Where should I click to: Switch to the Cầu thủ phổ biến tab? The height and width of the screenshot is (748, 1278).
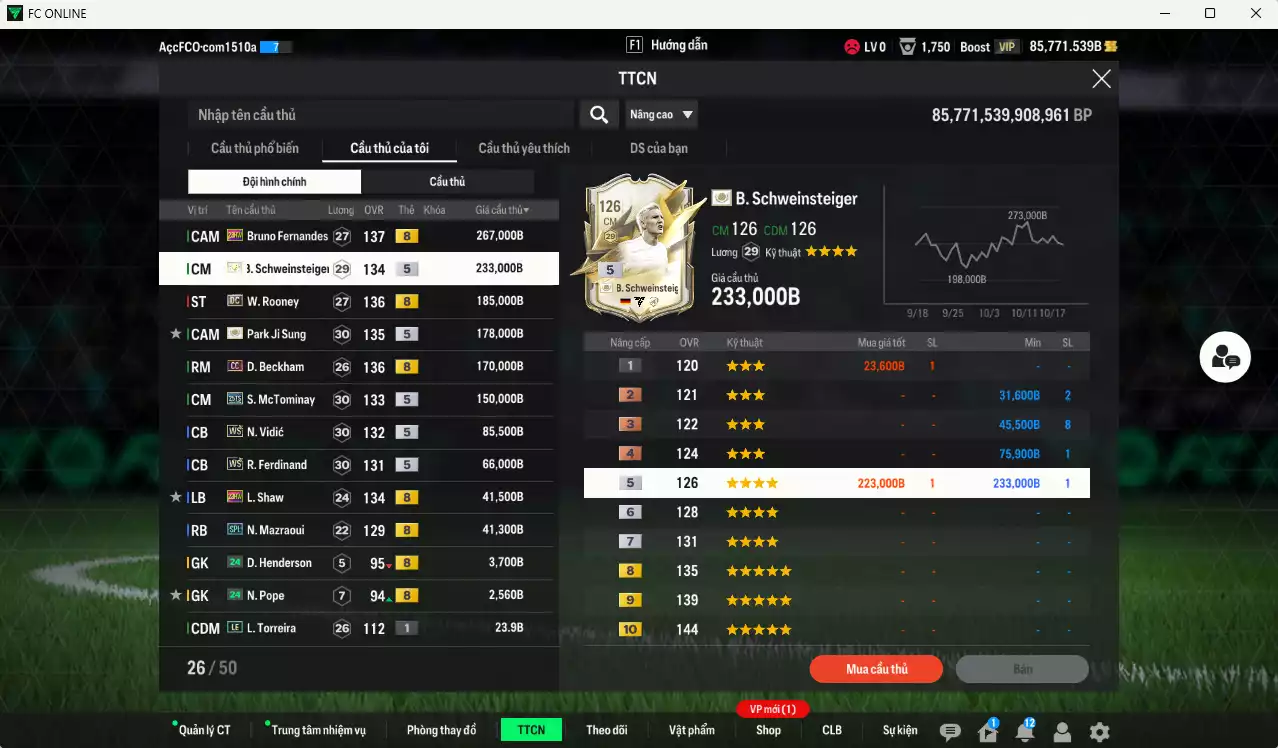[x=254, y=148]
